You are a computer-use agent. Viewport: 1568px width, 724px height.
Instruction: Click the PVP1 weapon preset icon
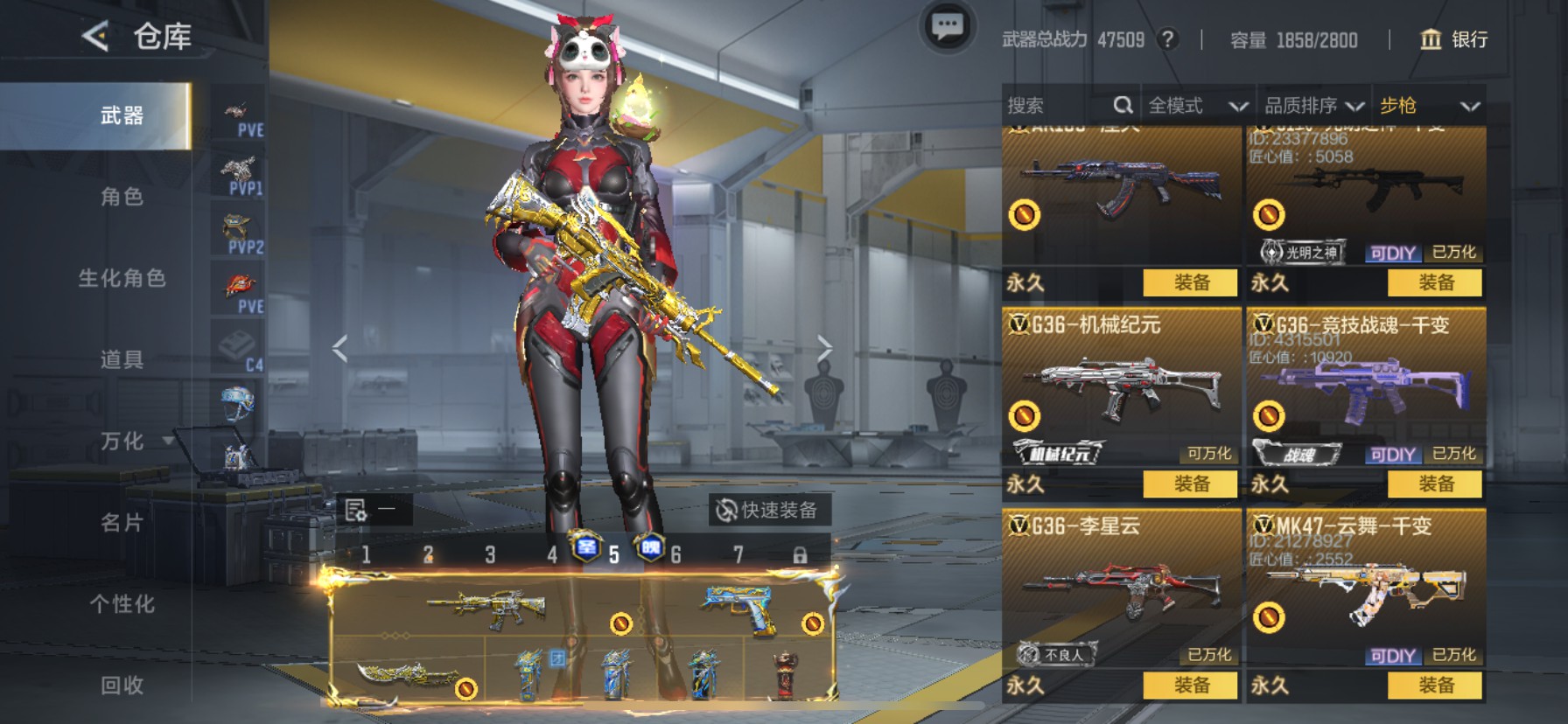[x=236, y=168]
